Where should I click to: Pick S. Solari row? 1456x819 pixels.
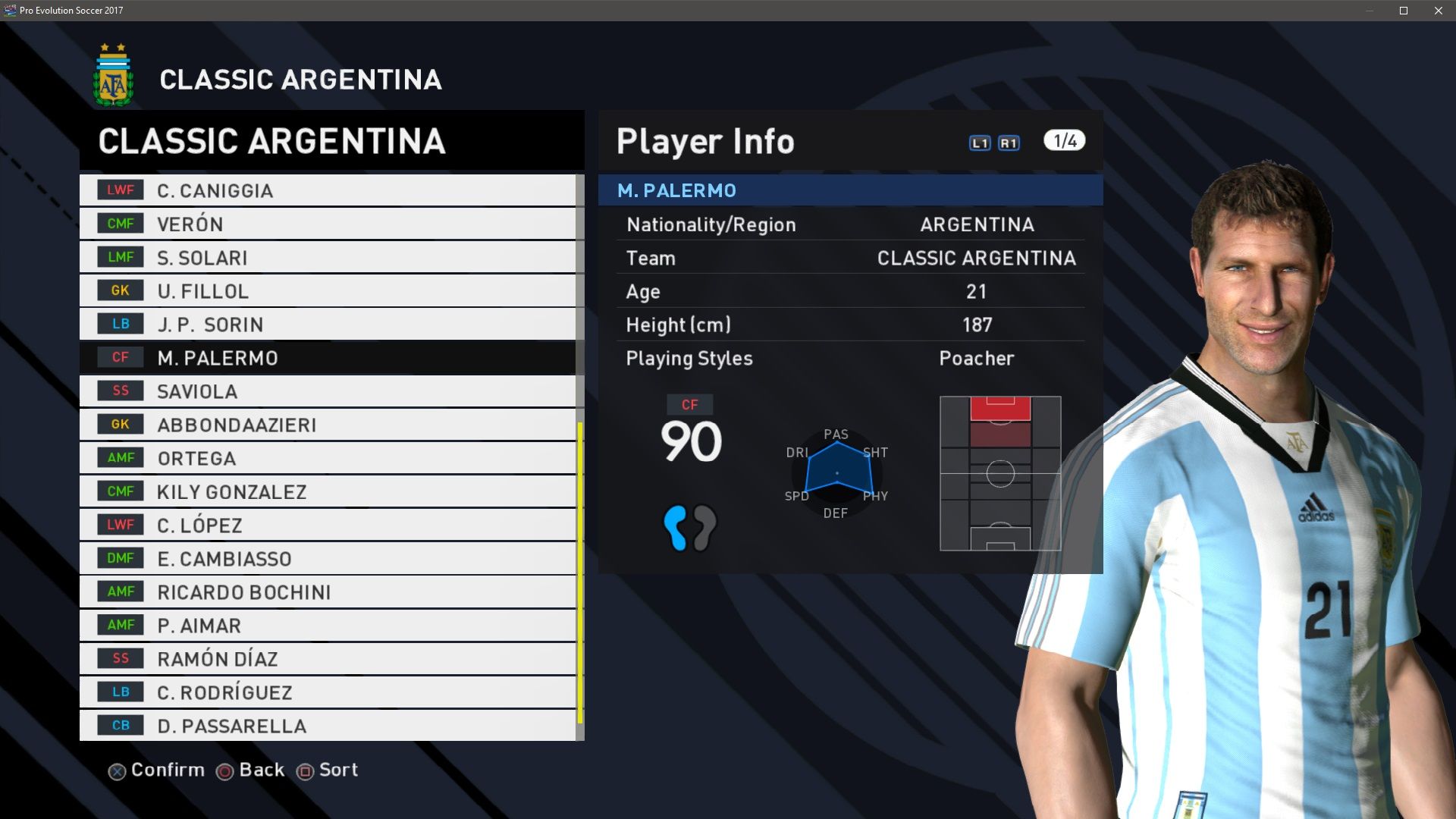[326, 257]
